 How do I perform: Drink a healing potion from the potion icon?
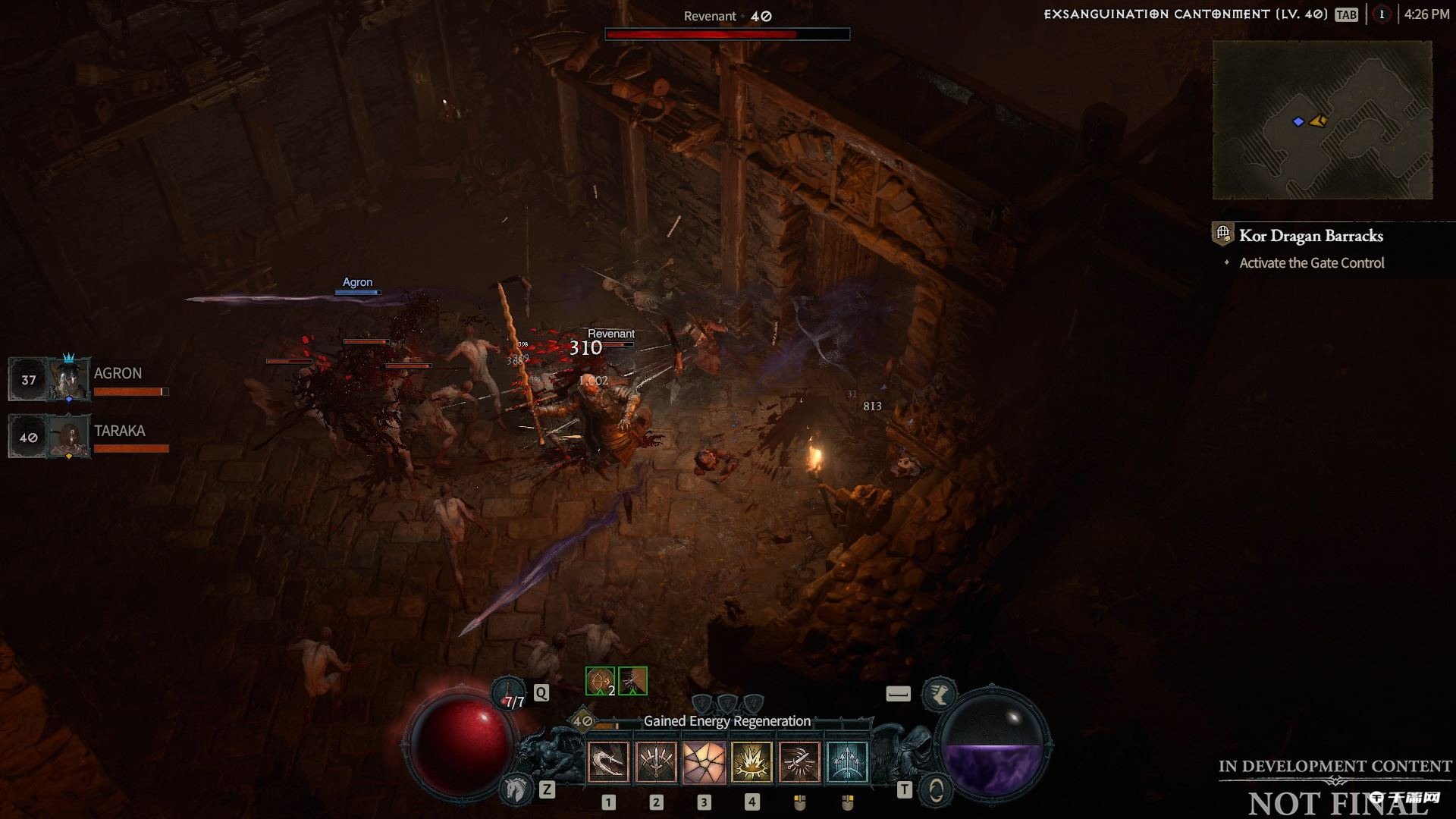(509, 693)
